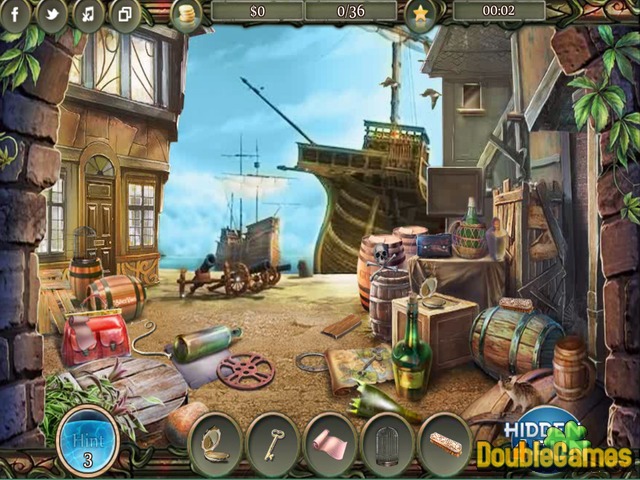
Task: Click the overlapping windows fullscreen icon
Action: (x=124, y=14)
